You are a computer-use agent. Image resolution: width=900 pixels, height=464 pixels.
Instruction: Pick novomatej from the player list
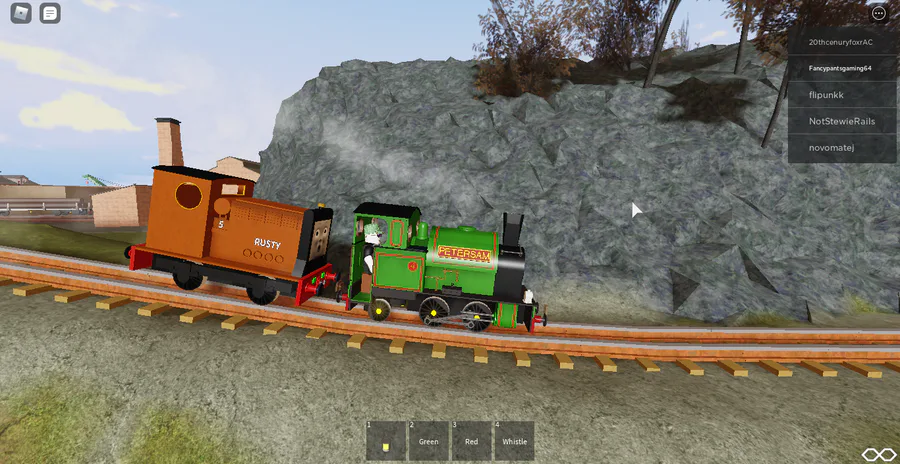tap(840, 148)
